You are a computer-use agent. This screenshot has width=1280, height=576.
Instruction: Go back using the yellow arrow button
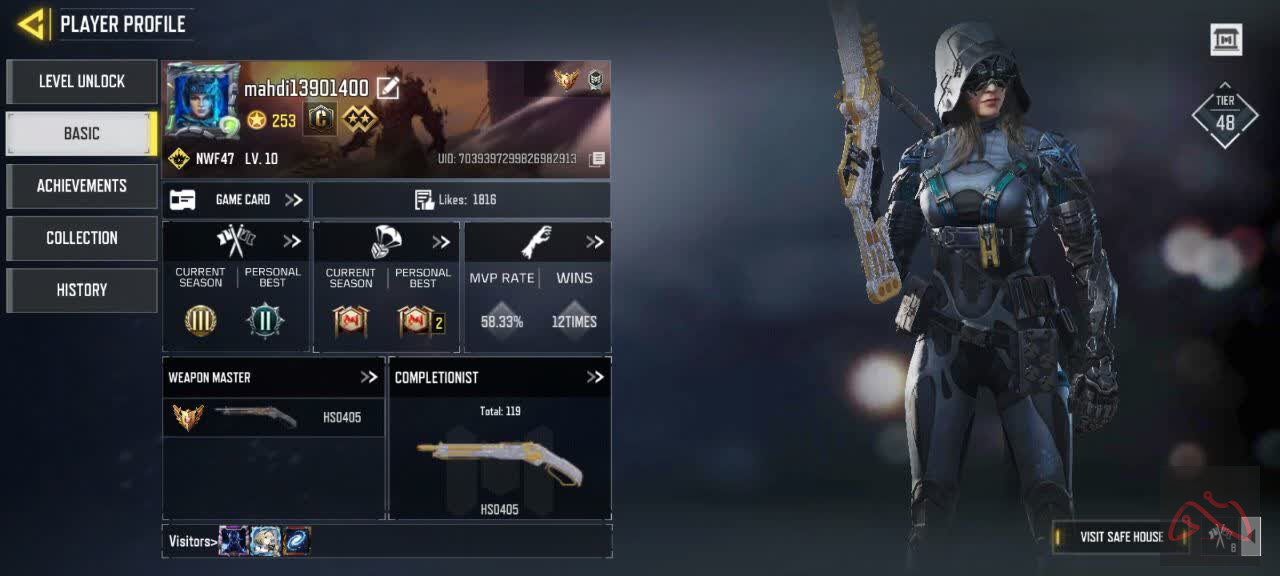[32, 24]
